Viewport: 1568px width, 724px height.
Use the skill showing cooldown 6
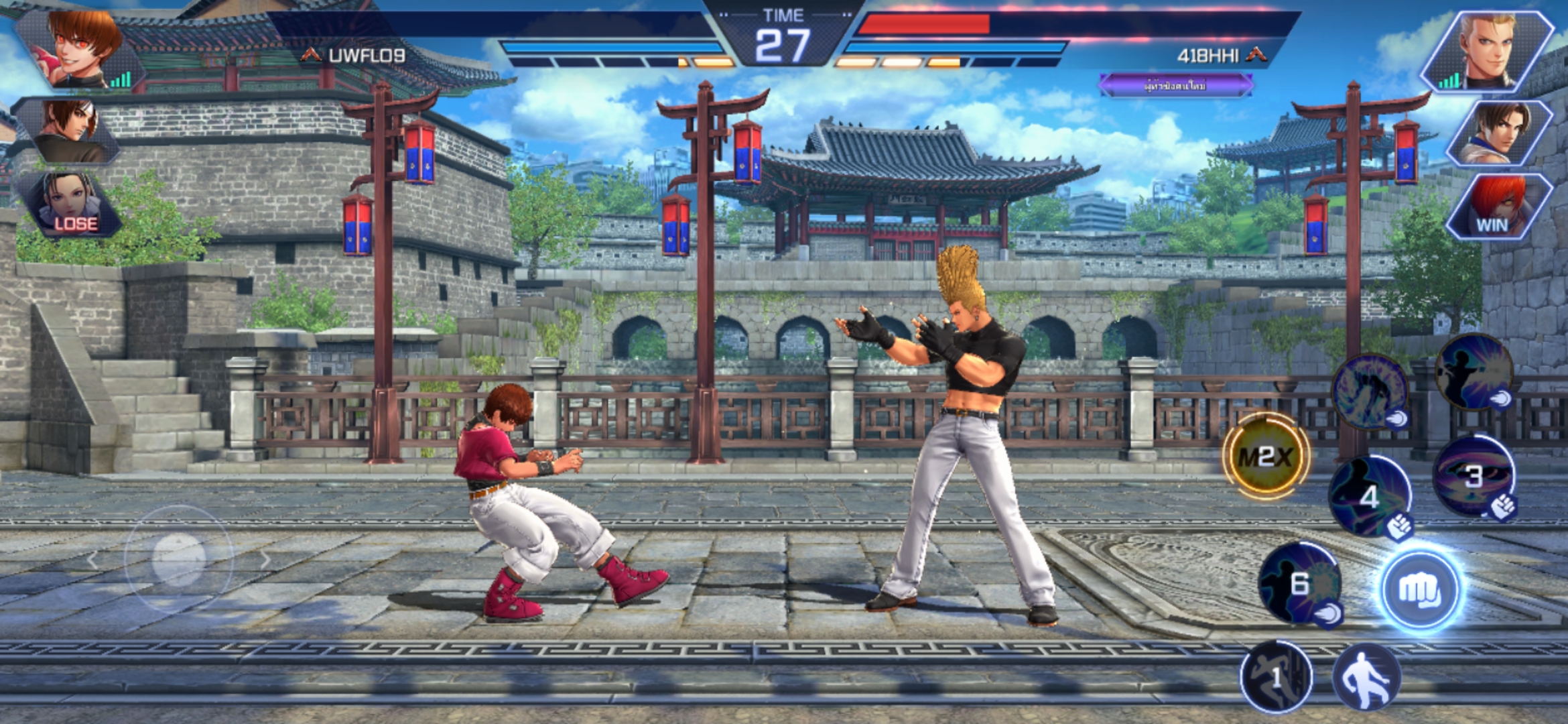point(1300,584)
